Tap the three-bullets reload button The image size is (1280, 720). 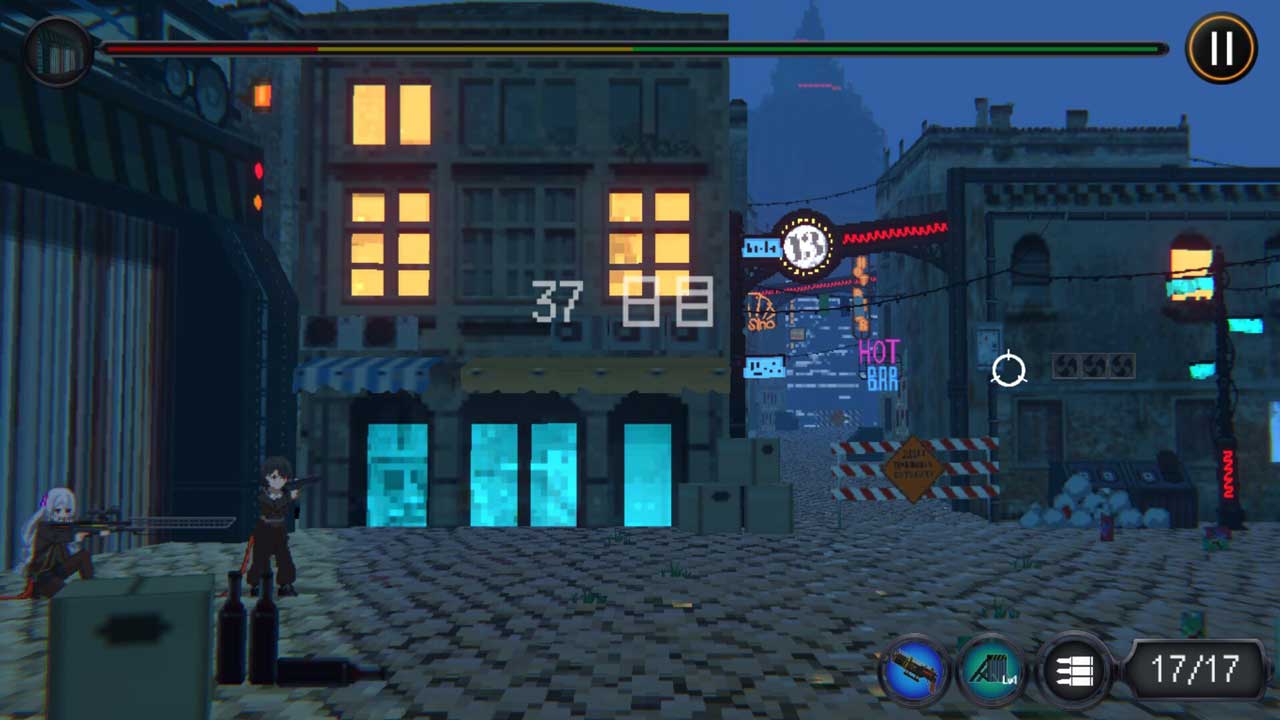(x=1073, y=668)
